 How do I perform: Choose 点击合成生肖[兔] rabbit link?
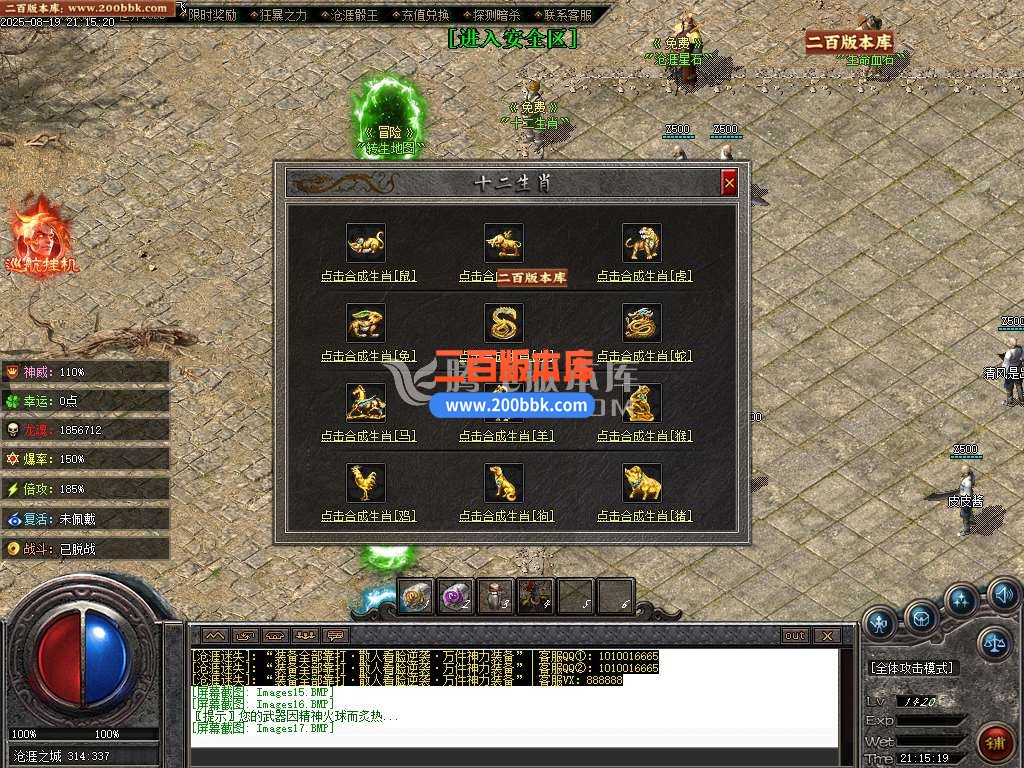[368, 356]
